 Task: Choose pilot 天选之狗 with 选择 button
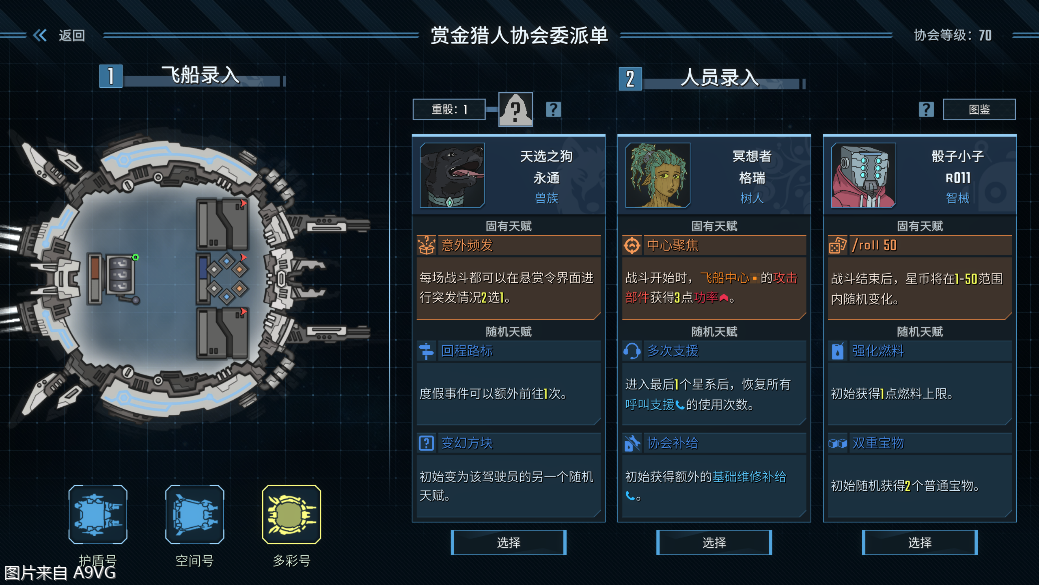point(508,542)
